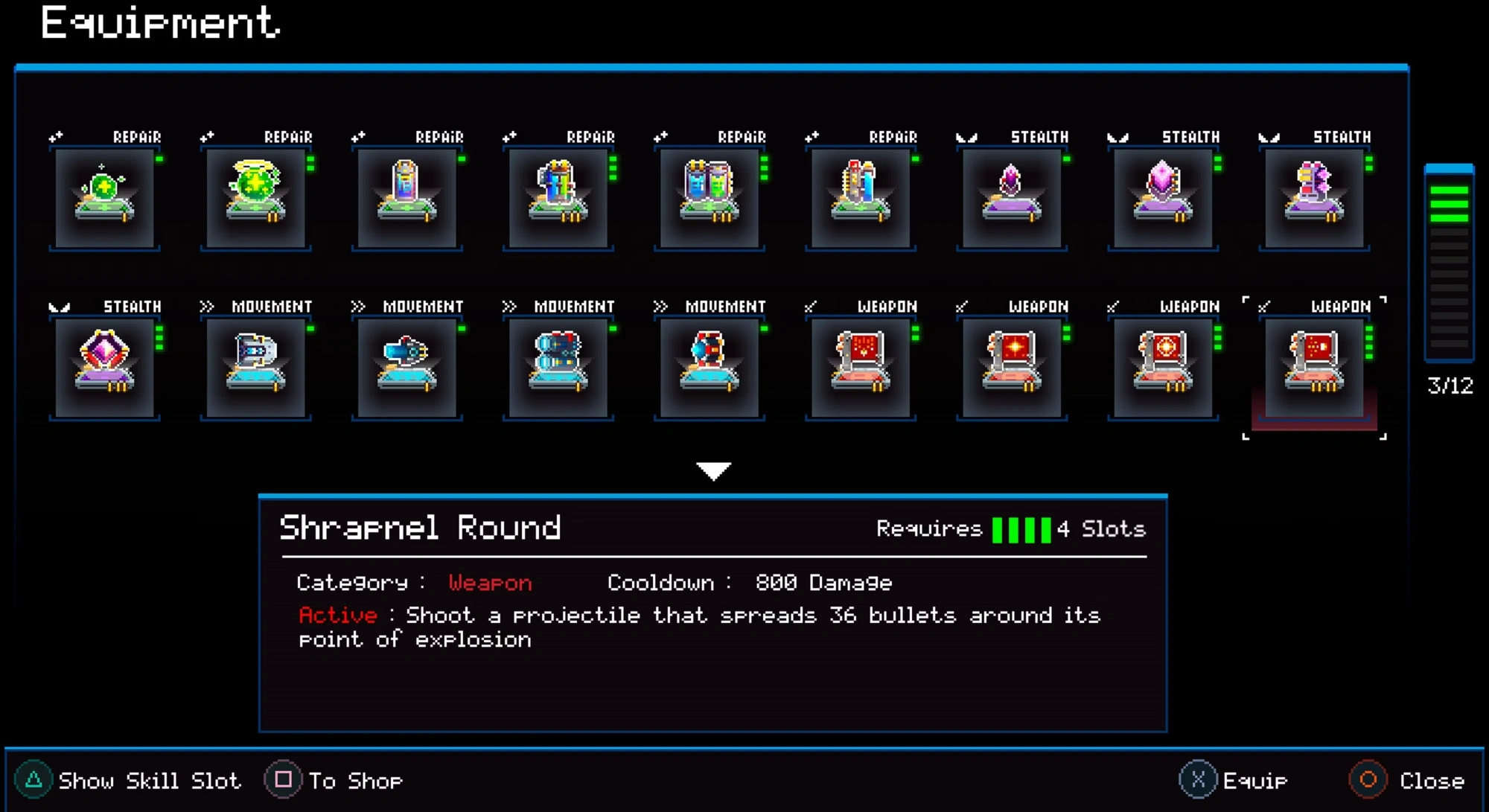The height and width of the screenshot is (812, 1489).
Task: Select the highlighted Shrapnel Round weapon
Action: (1314, 368)
